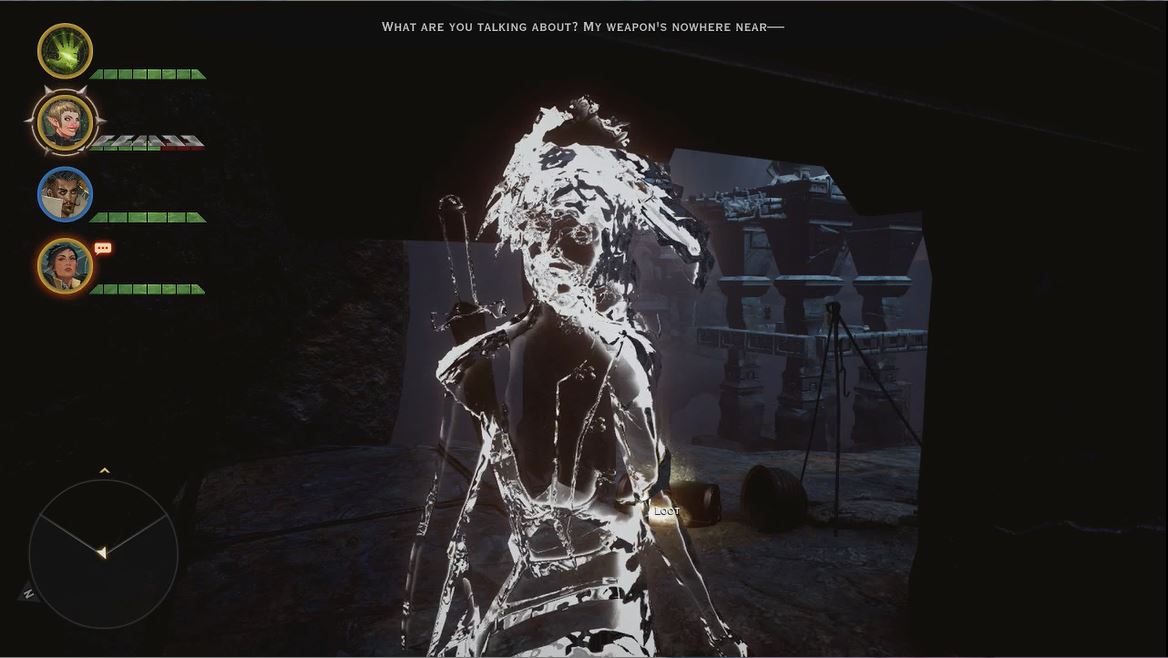Select the blonde elf party member portrait
The height and width of the screenshot is (658, 1168).
point(65,122)
